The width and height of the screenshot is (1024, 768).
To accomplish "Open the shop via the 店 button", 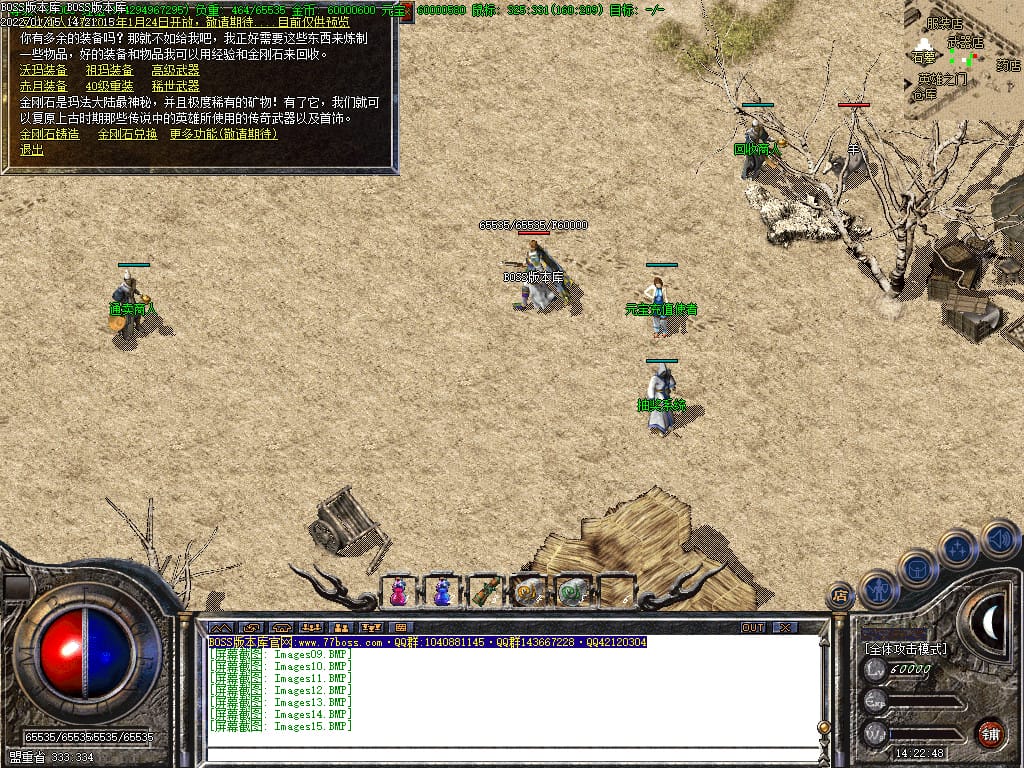I will (x=840, y=596).
